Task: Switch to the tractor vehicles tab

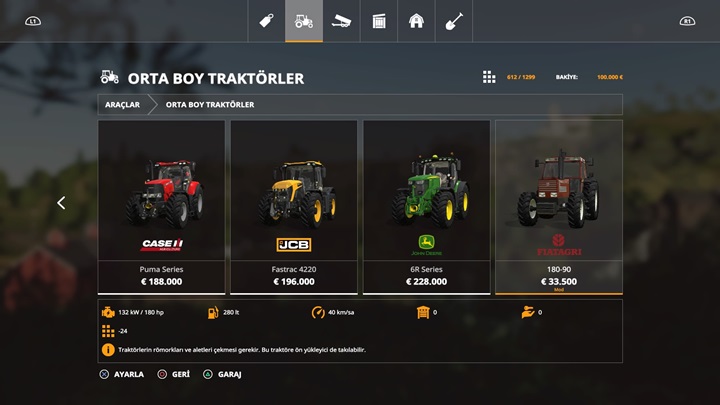Action: click(304, 21)
